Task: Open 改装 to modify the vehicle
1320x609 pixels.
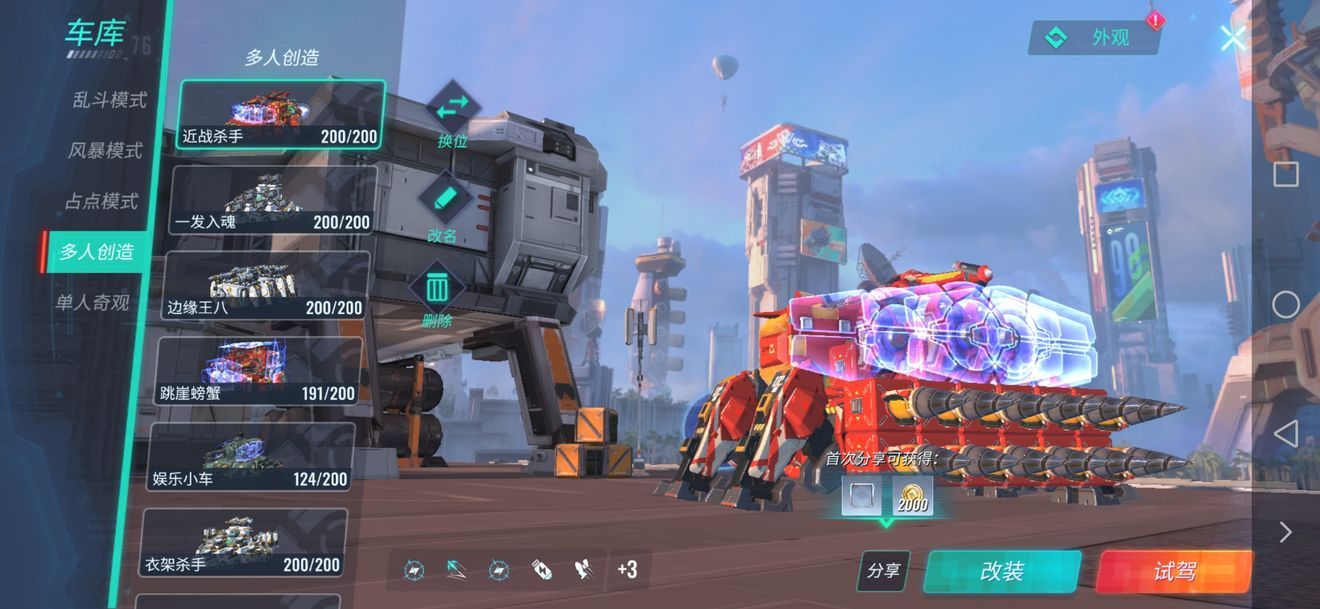Action: (1001, 571)
